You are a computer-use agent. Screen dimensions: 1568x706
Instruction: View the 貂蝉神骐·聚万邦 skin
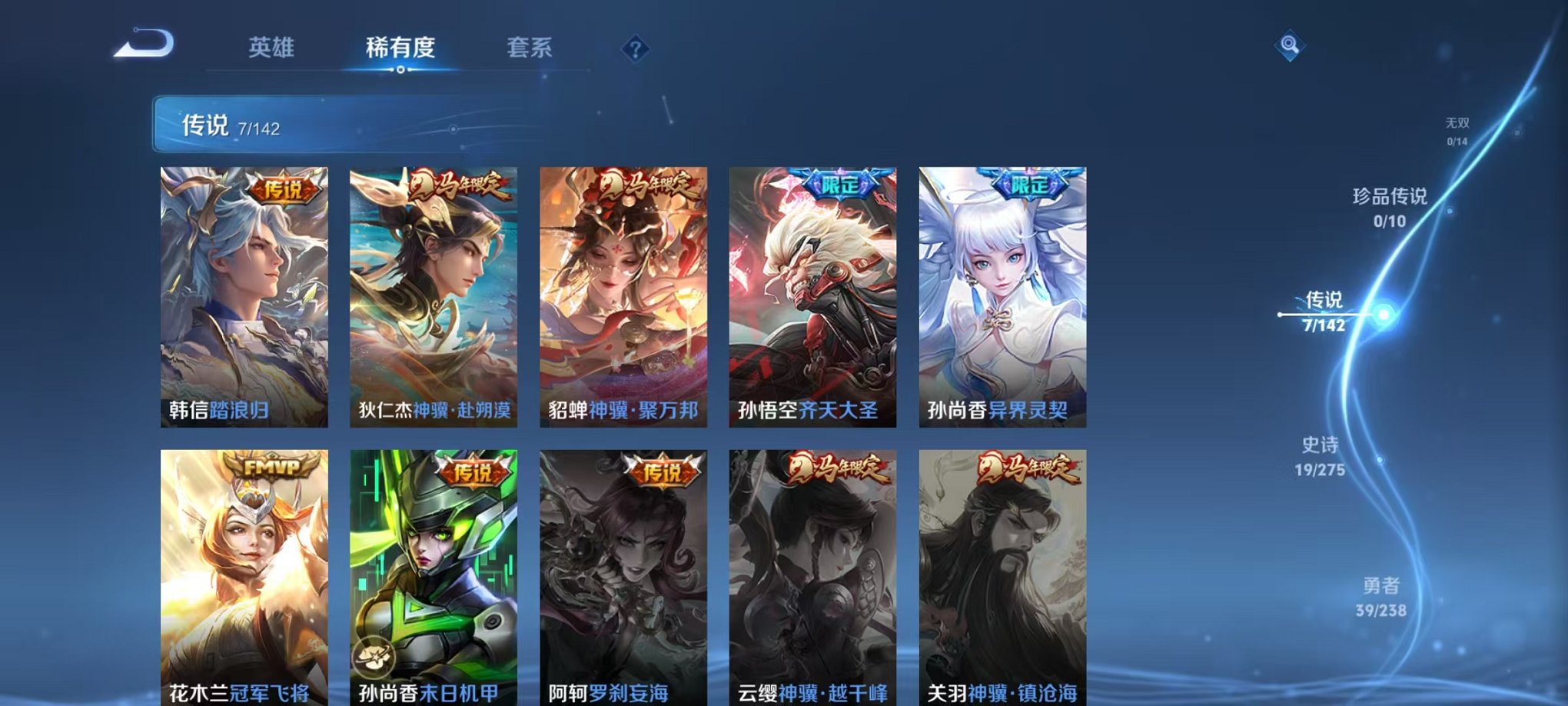coord(623,292)
